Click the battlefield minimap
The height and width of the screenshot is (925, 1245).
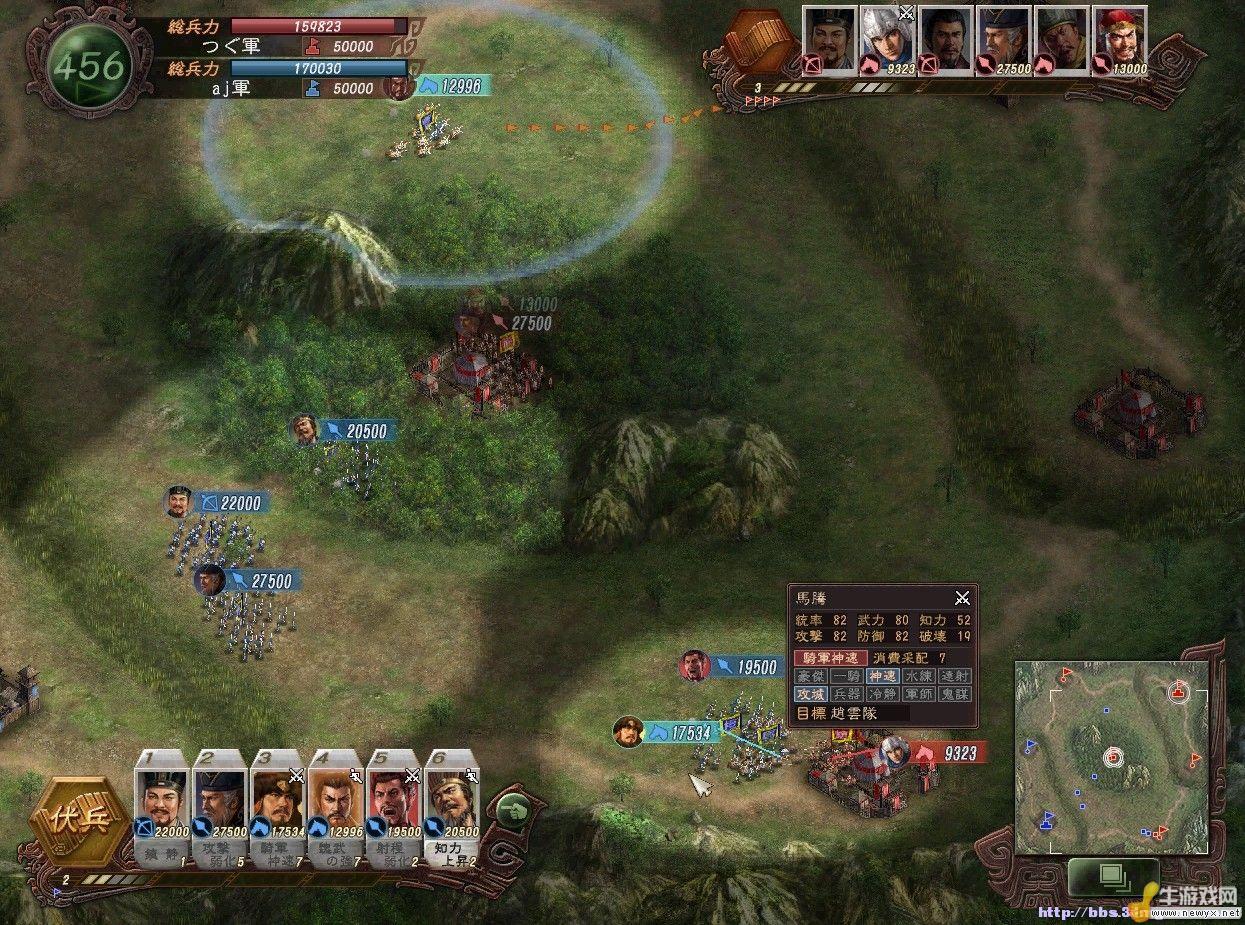1110,757
